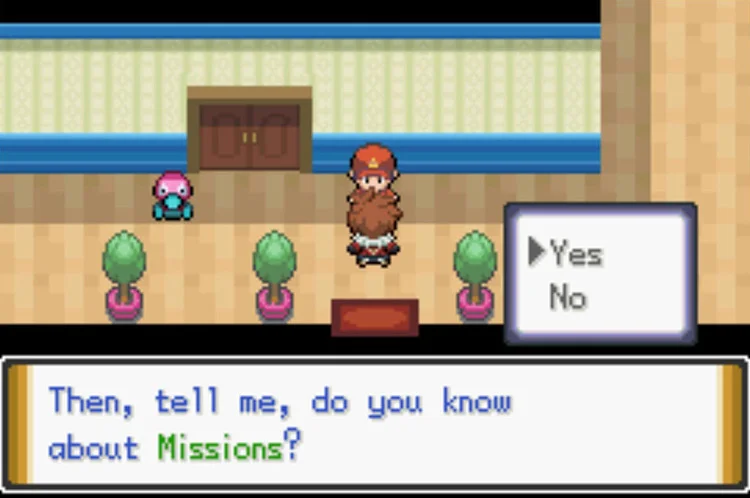Select the No option
This screenshot has width=750, height=498.
tap(567, 297)
